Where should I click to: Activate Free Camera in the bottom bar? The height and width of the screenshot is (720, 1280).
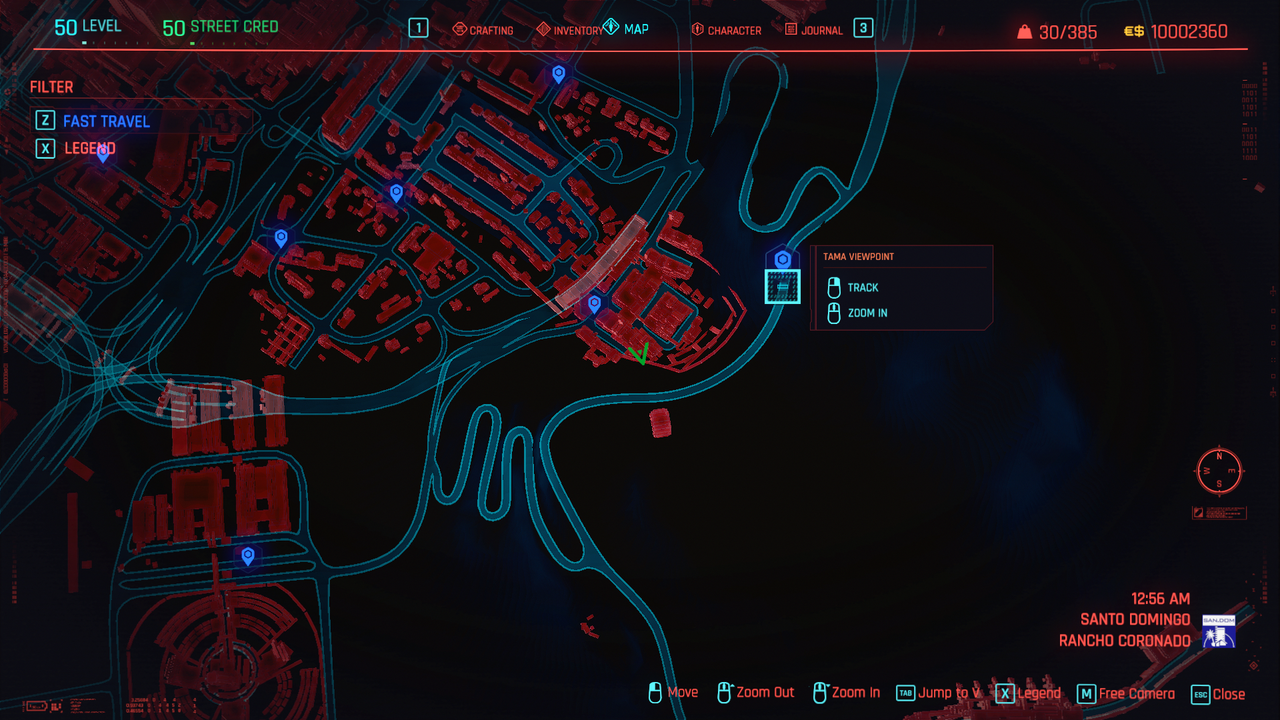click(1125, 694)
